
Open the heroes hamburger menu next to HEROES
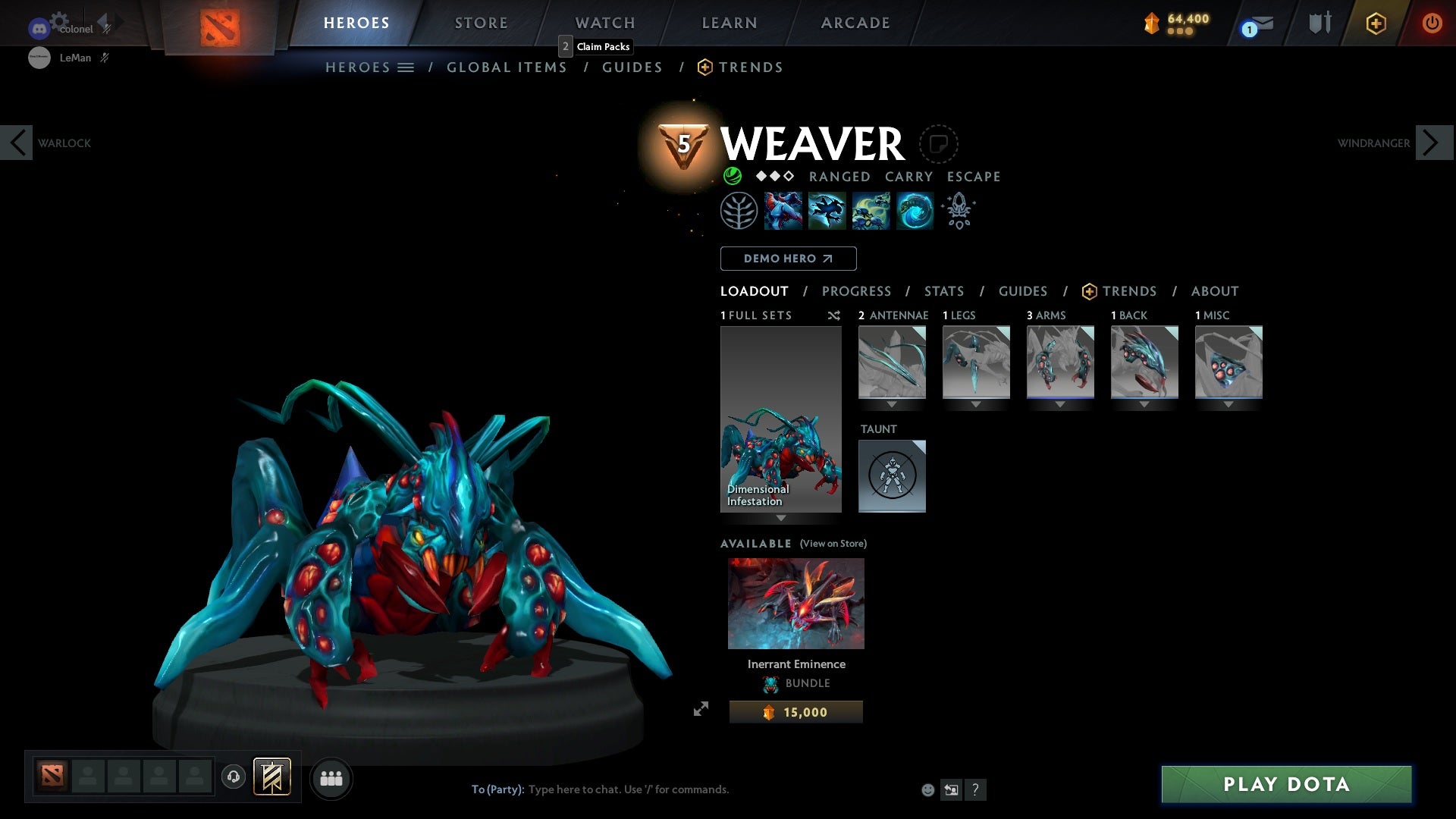pos(407,67)
